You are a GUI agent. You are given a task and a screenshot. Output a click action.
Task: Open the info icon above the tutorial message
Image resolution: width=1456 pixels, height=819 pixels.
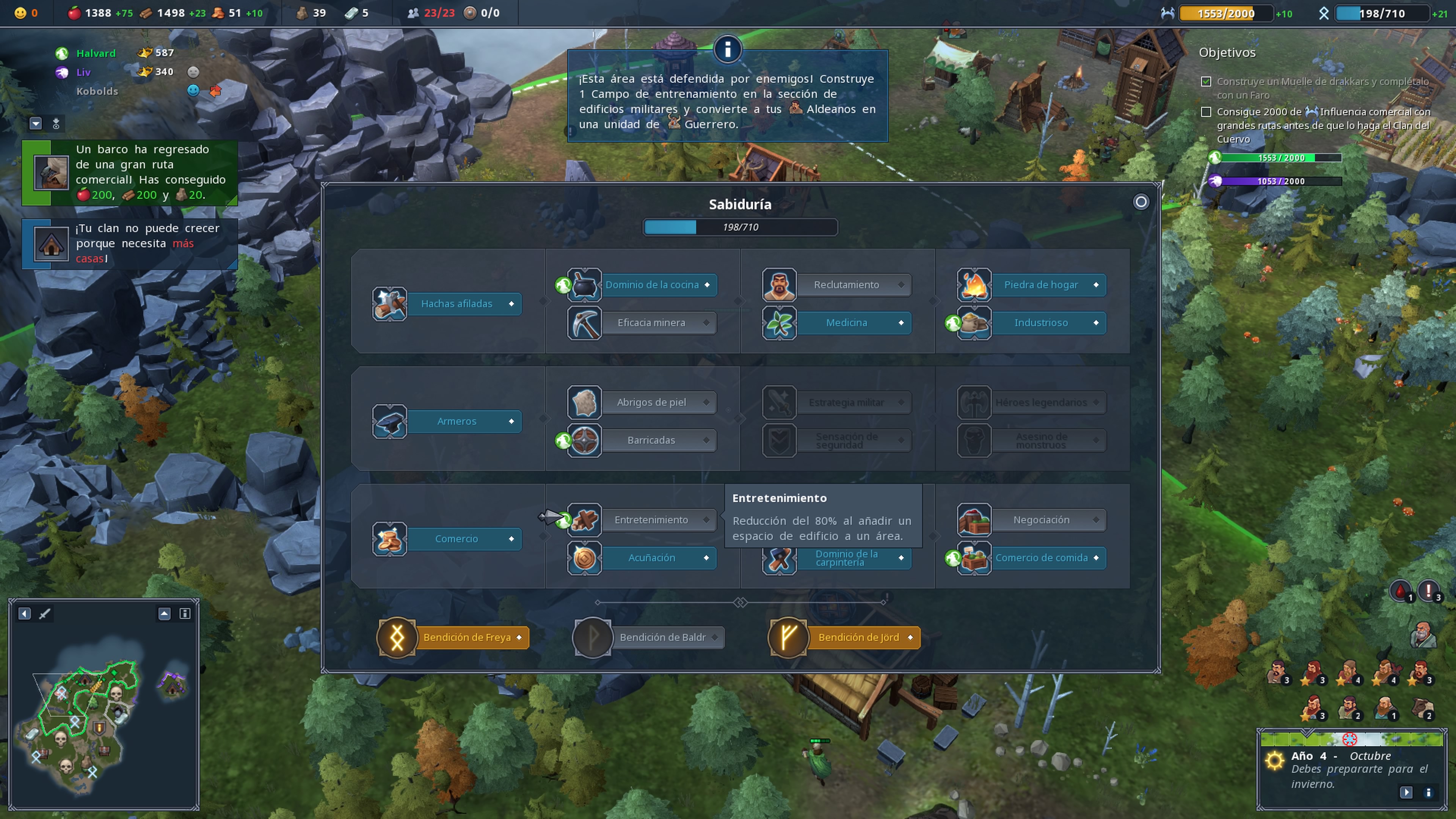pyautogui.click(x=728, y=49)
